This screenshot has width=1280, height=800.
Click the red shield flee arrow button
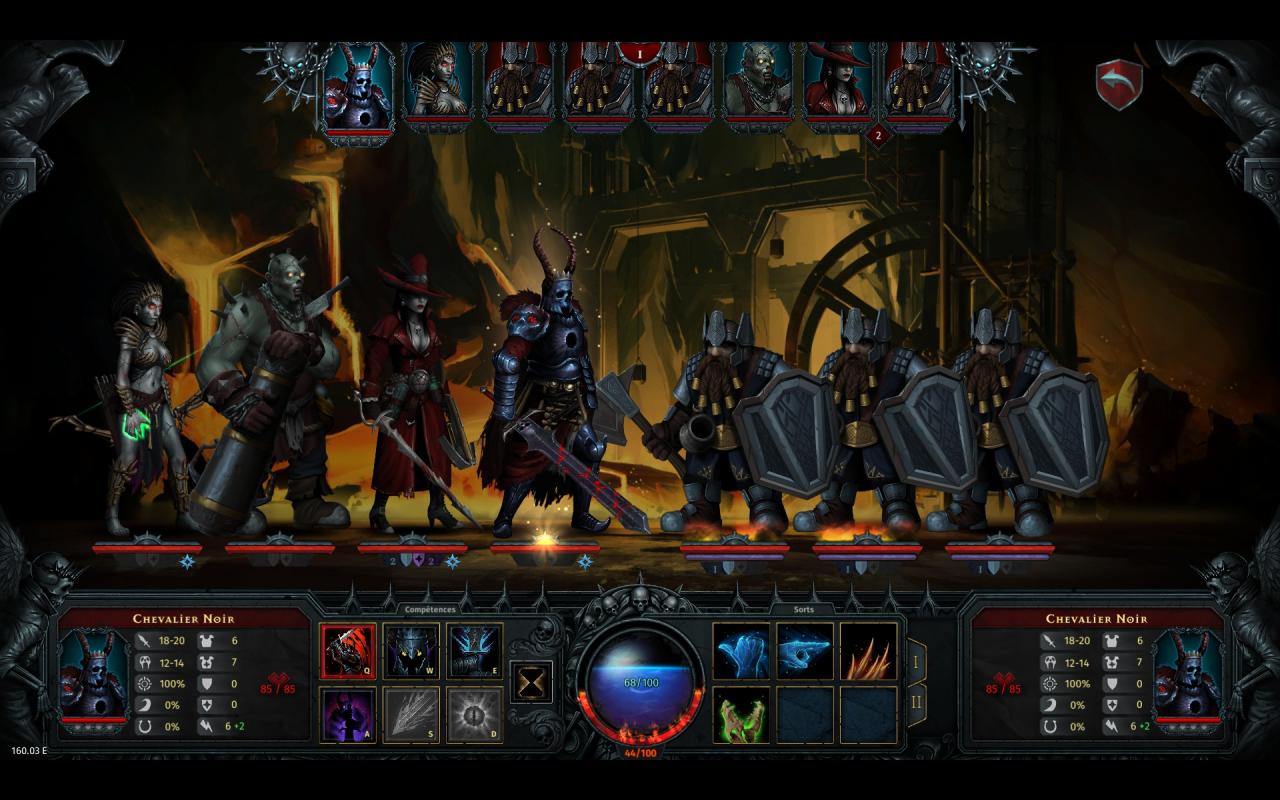coord(1119,85)
